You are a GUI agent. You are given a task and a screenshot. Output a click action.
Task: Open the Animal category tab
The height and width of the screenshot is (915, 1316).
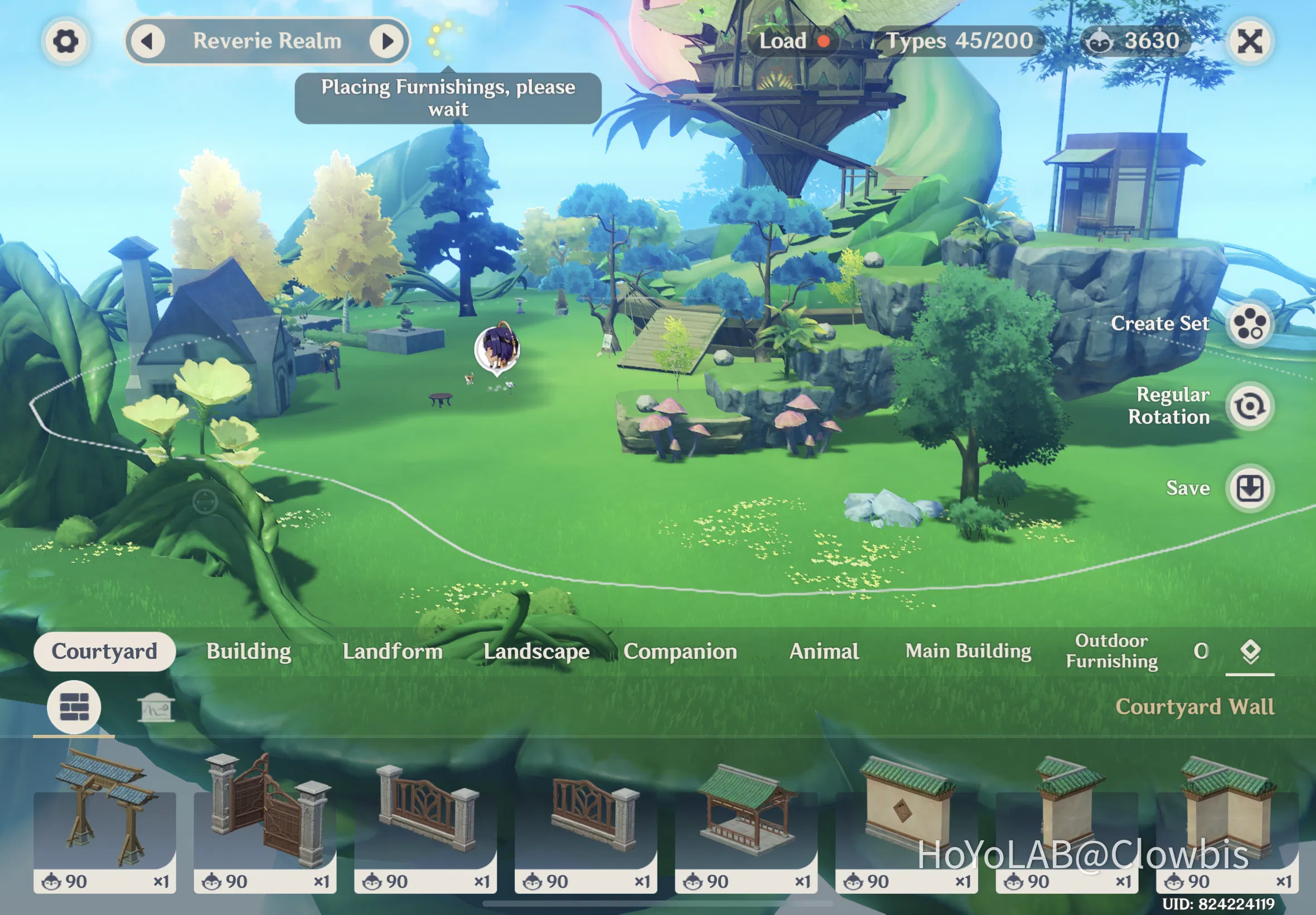pyautogui.click(x=823, y=651)
